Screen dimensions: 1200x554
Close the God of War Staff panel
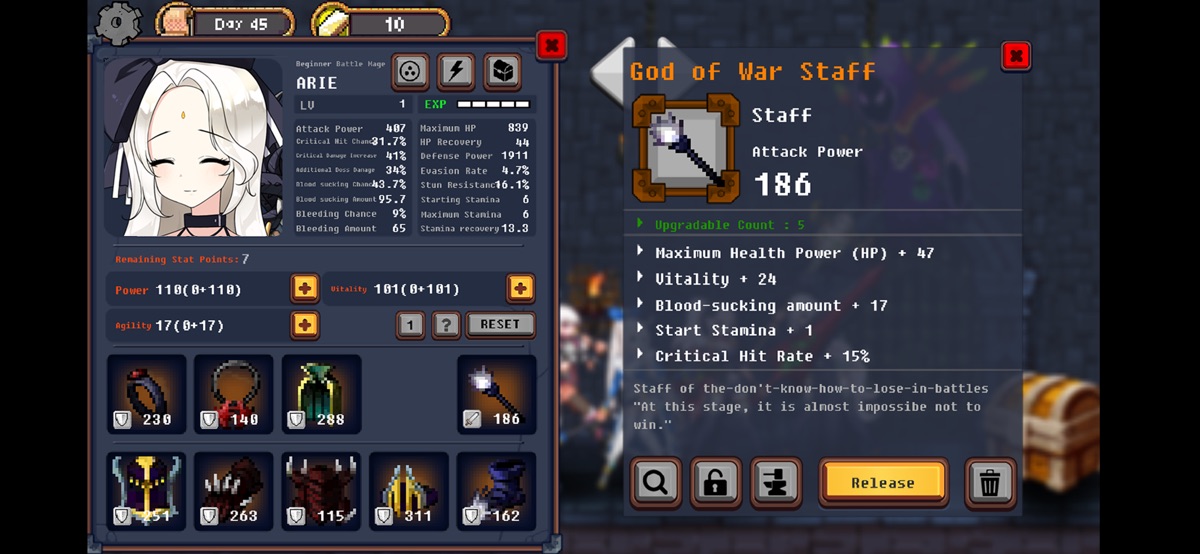click(x=1015, y=56)
